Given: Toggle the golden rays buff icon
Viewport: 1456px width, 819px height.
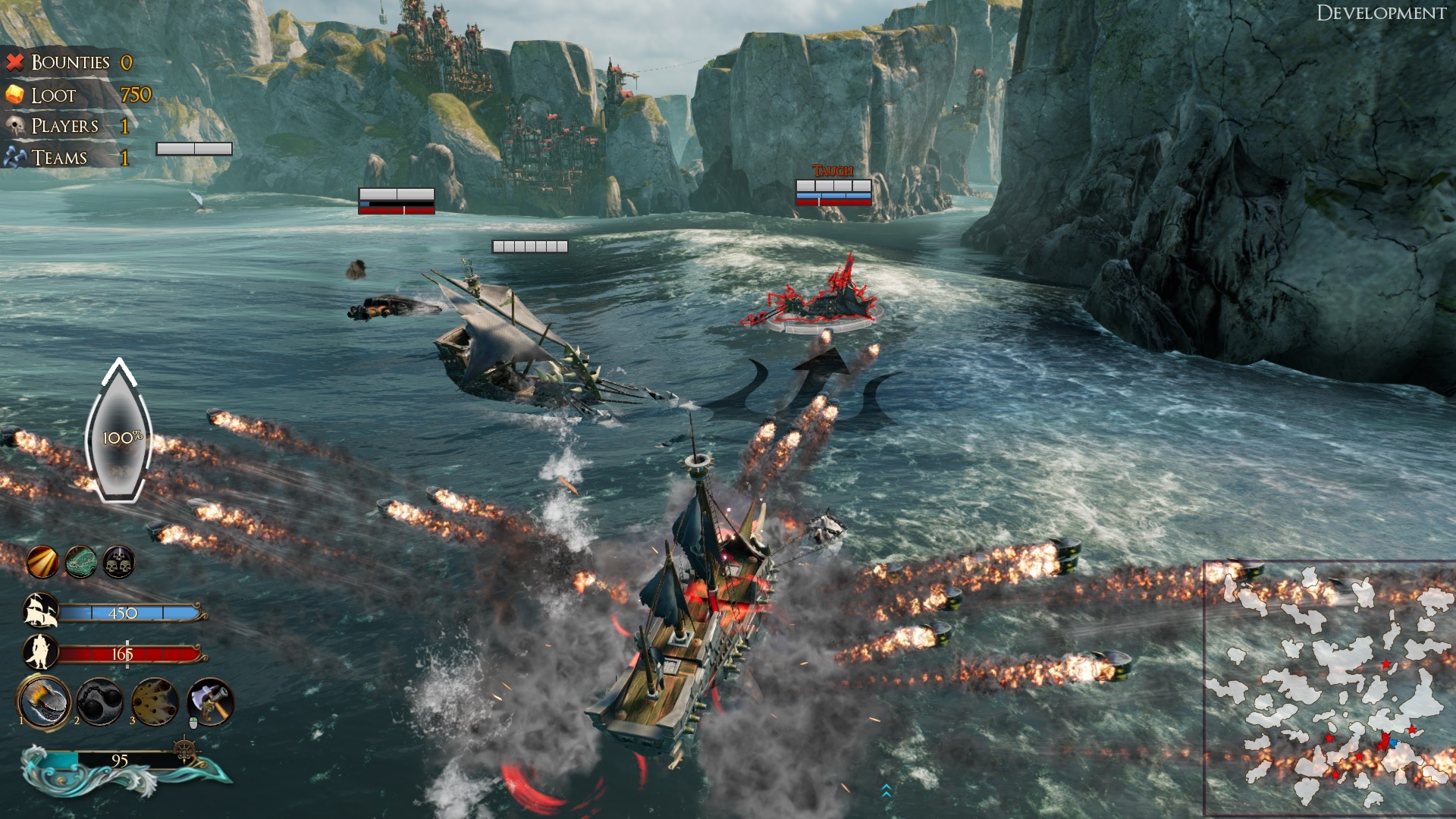Looking at the screenshot, I should 42,560.
